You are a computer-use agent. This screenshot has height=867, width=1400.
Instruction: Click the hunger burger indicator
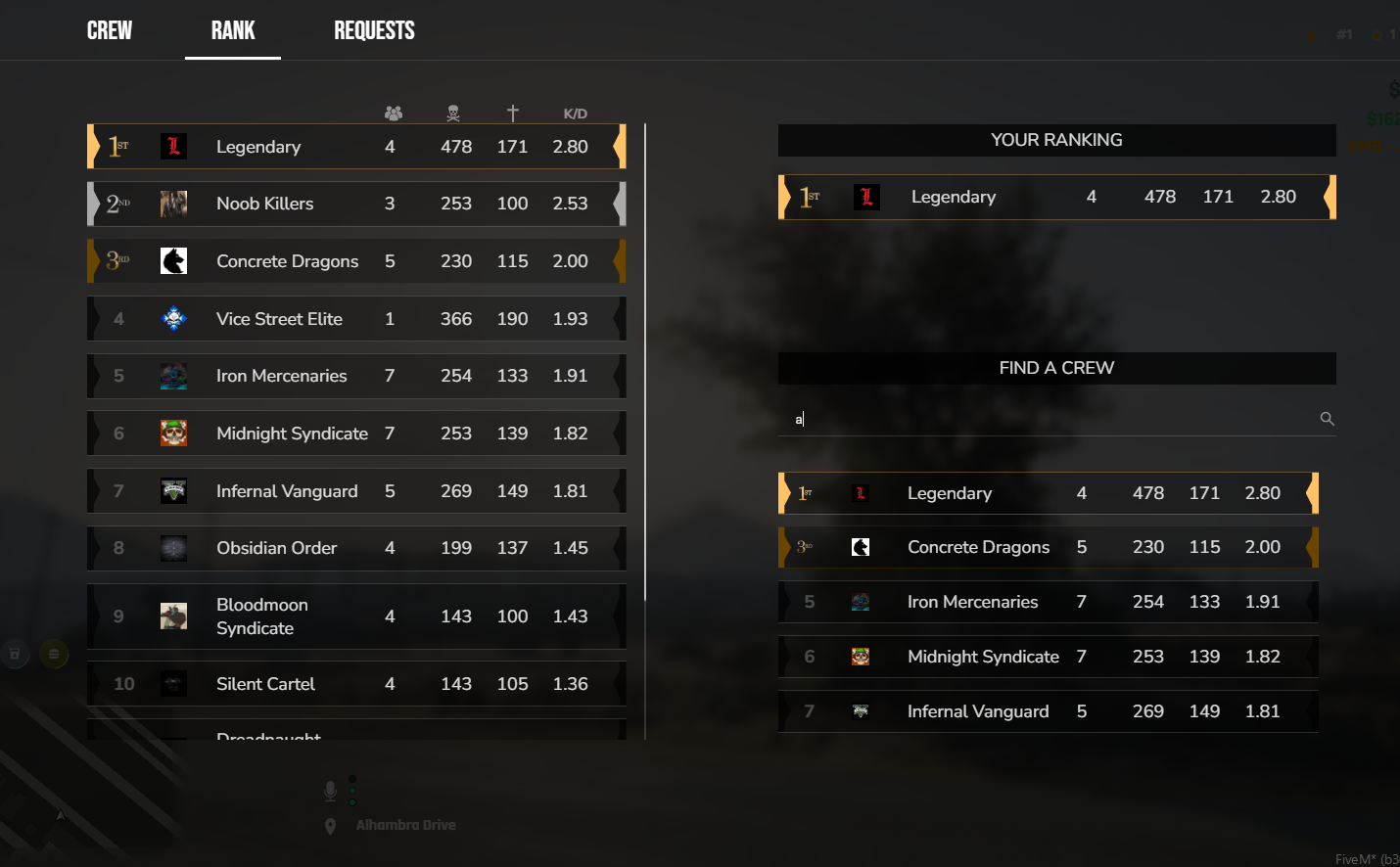[x=55, y=653]
